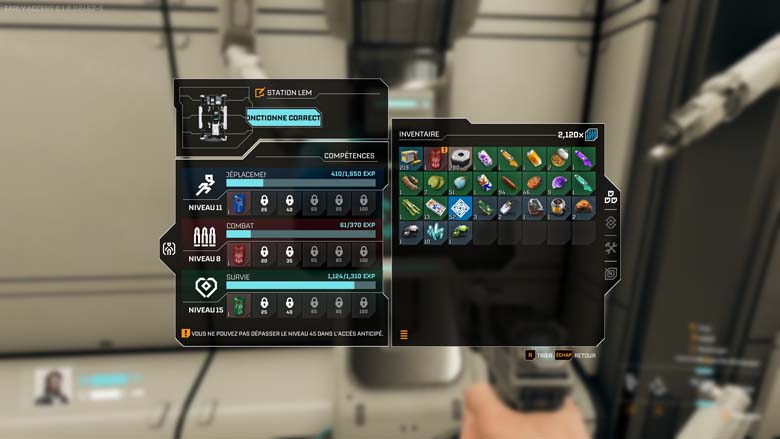Select the orange crab-like item slot

point(584,208)
